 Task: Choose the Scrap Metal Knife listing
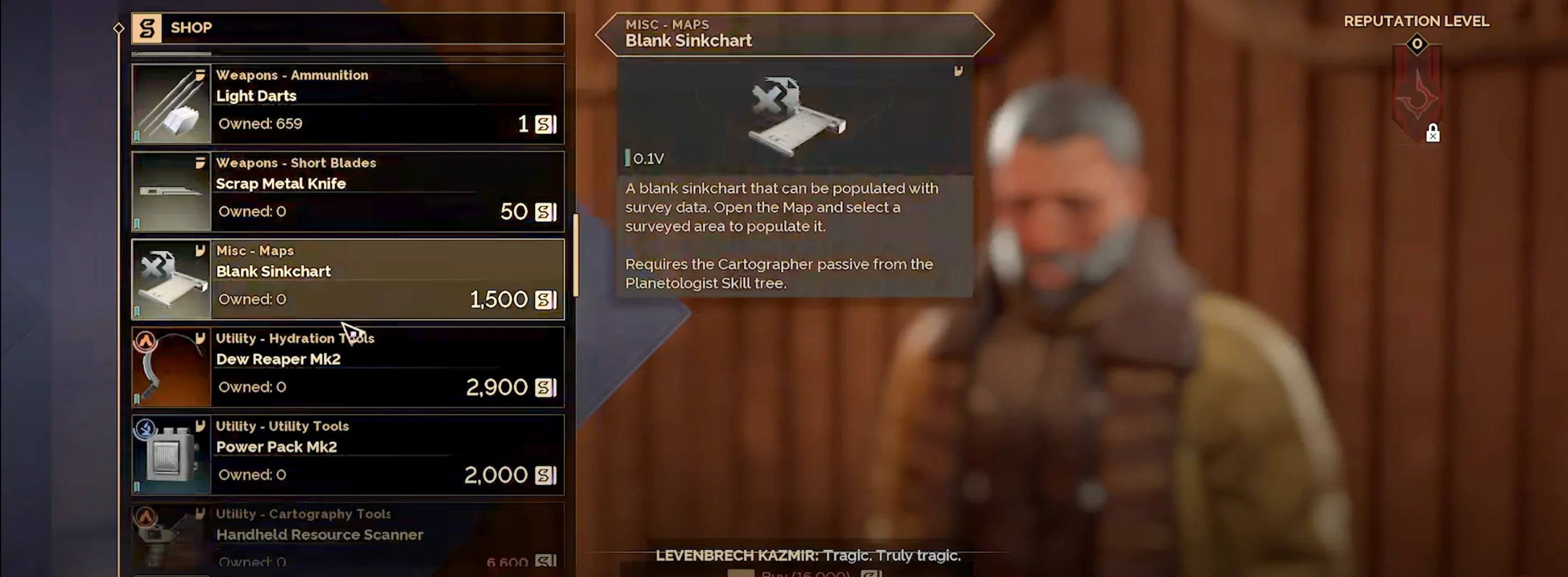point(347,192)
